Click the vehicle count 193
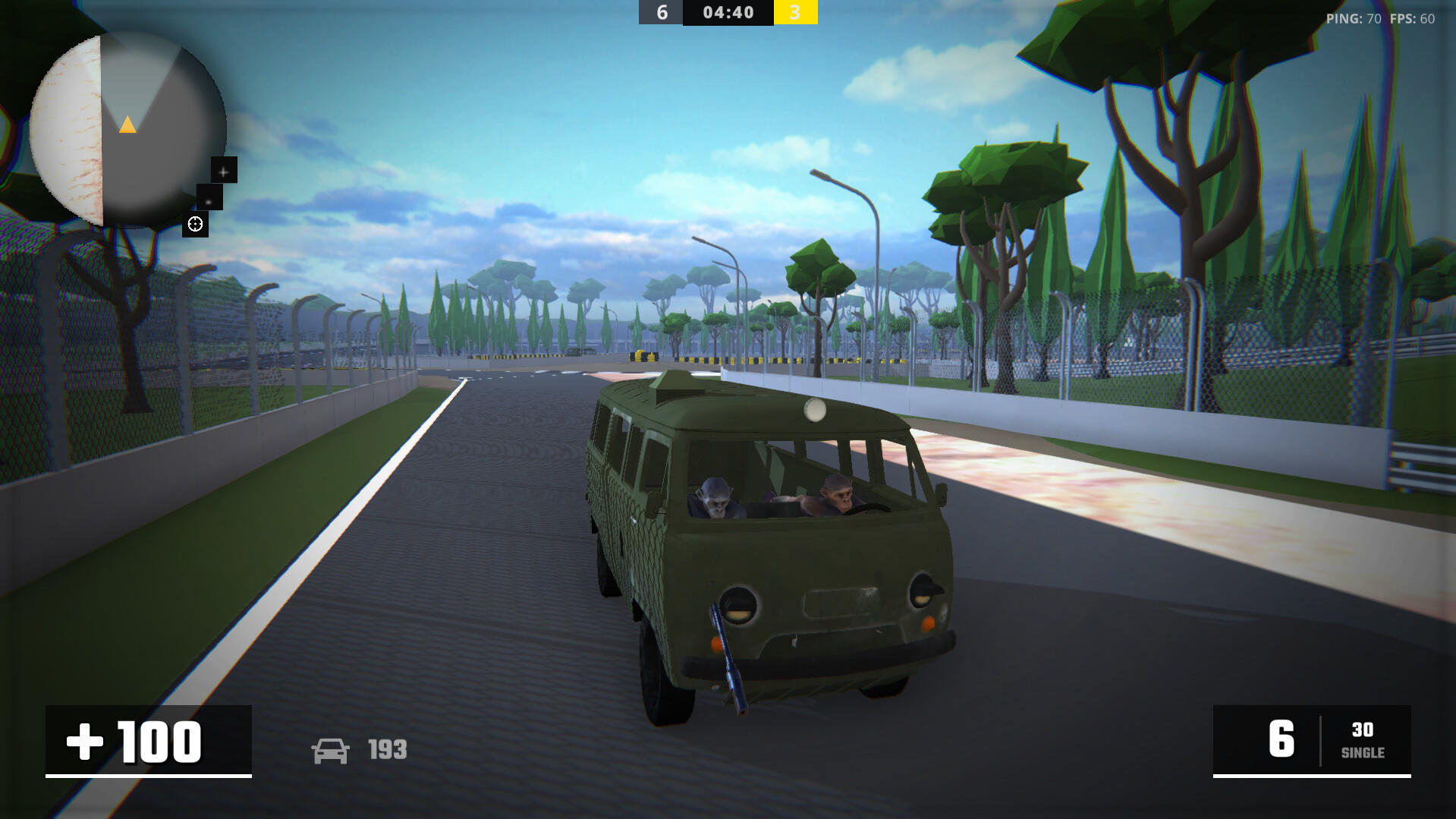The height and width of the screenshot is (819, 1456). coord(387,750)
